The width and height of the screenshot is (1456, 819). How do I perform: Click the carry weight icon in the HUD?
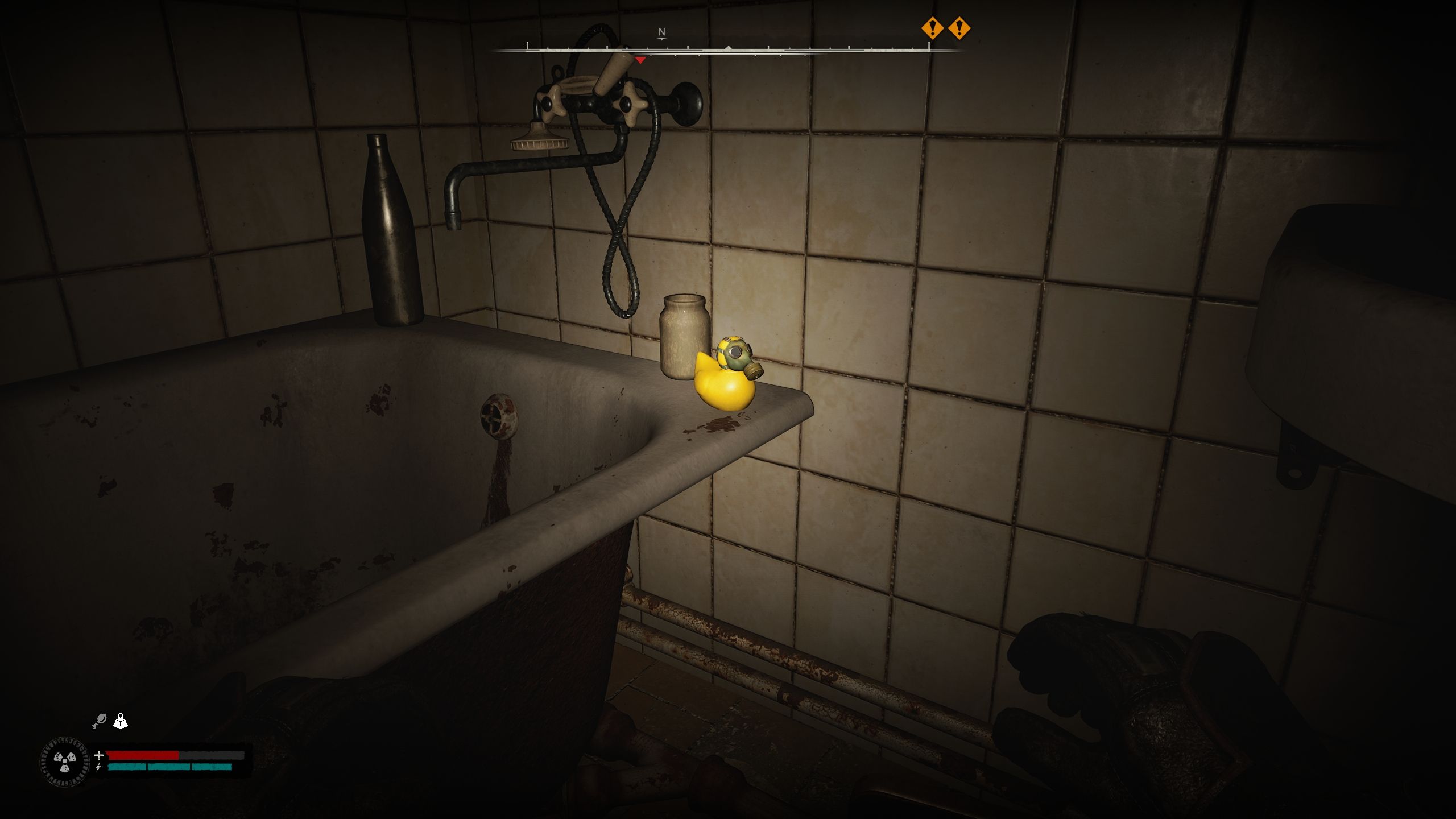121,721
